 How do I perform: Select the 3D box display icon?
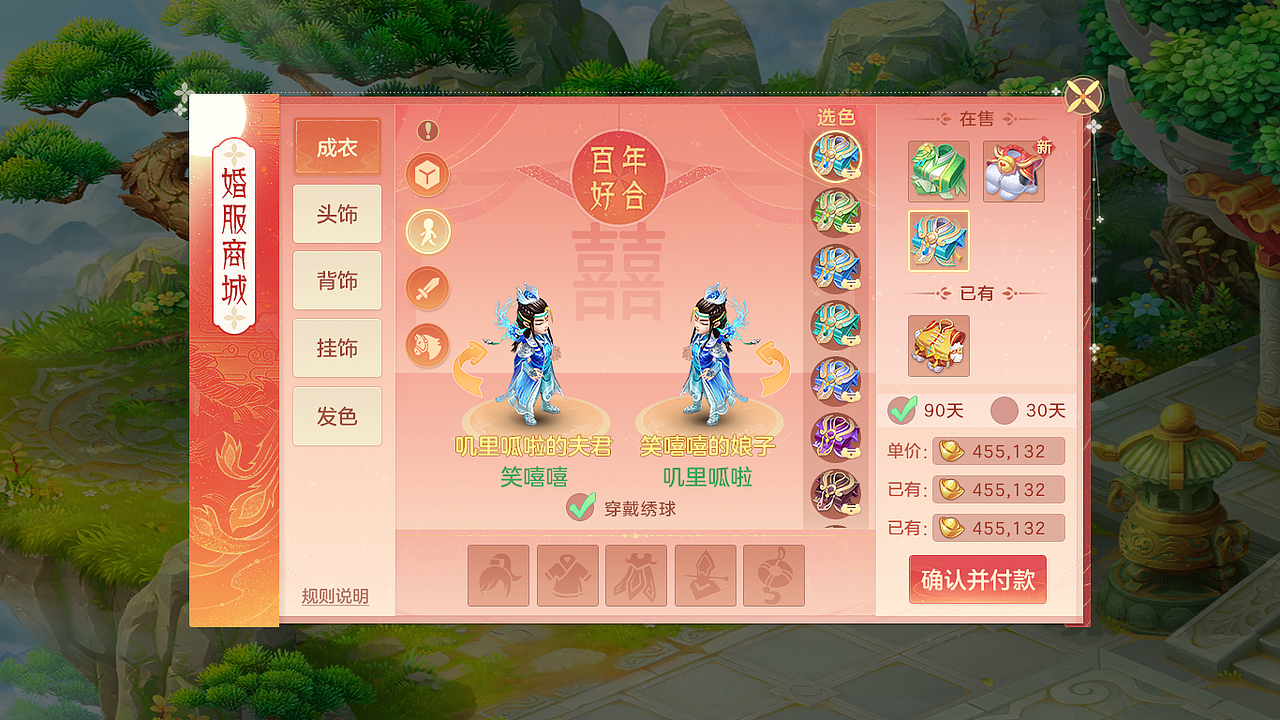(x=427, y=175)
